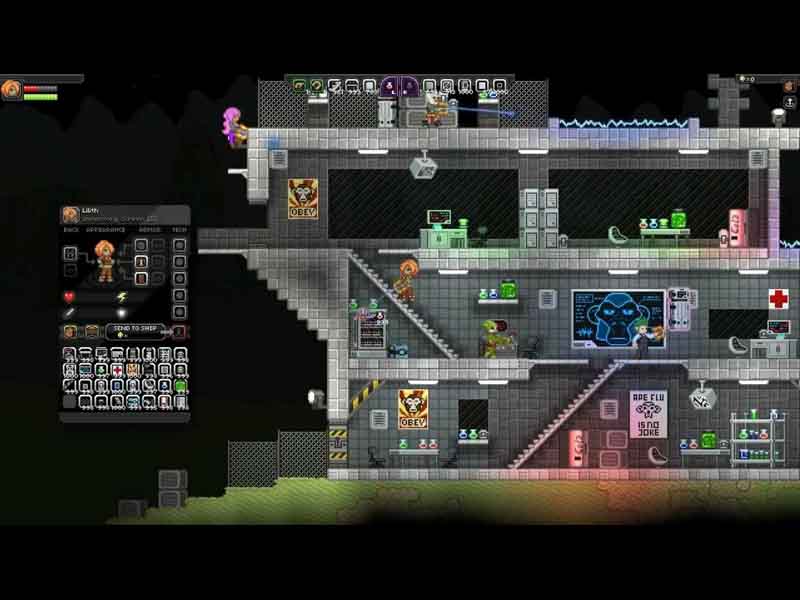The image size is (800, 600).
Task: Select the last hotbar slot on the right
Action: (498, 86)
